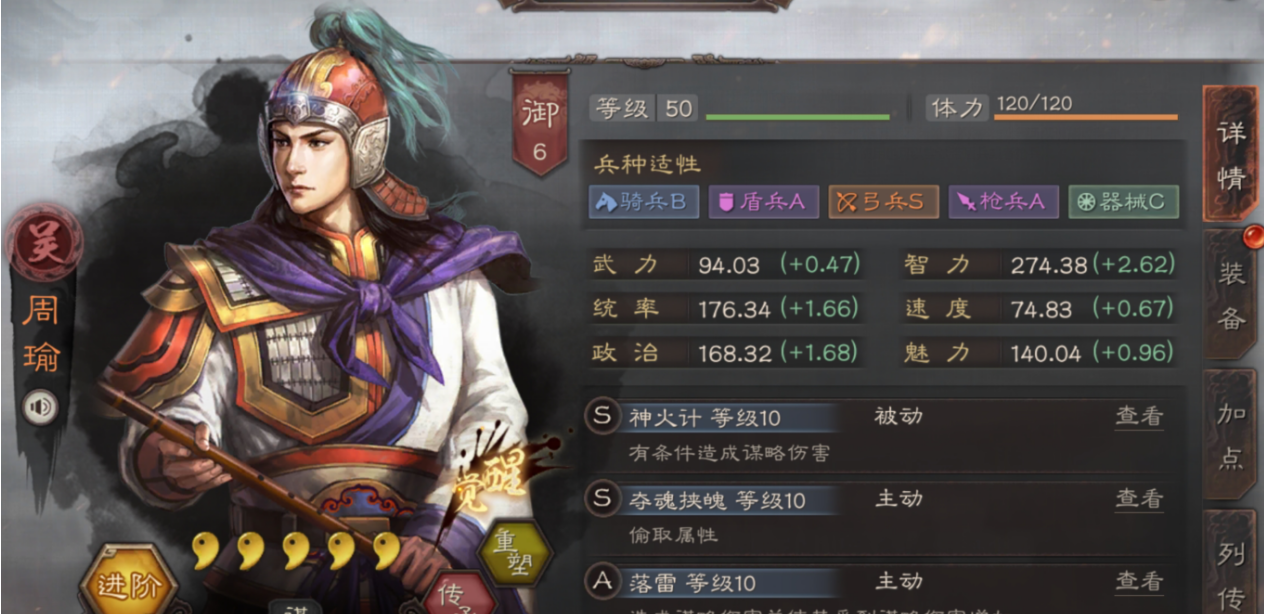Open 查看 link for 落雷 skill
1264x614 pixels.
[1139, 581]
